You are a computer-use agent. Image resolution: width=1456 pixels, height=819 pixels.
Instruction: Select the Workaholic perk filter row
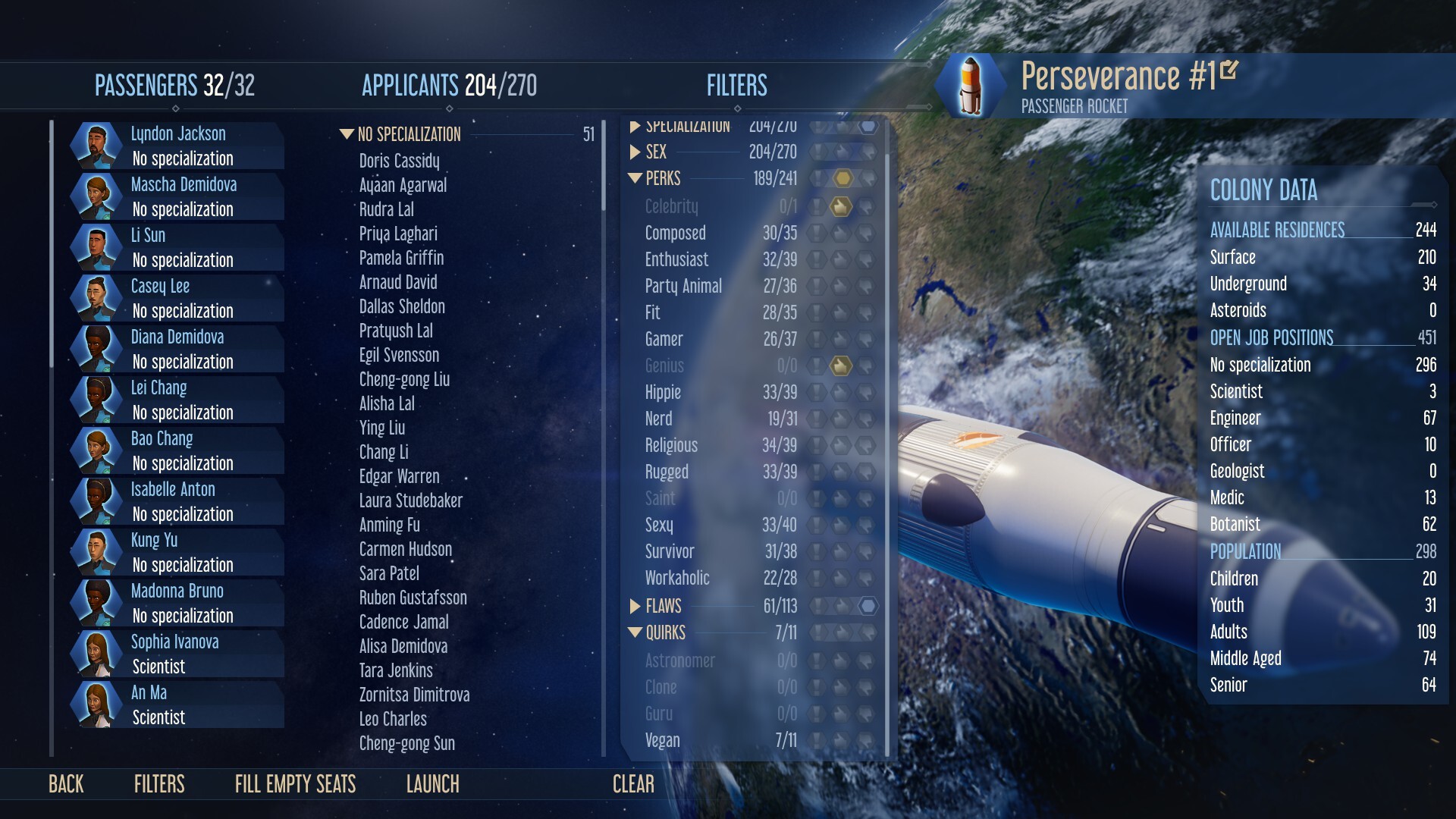677,578
